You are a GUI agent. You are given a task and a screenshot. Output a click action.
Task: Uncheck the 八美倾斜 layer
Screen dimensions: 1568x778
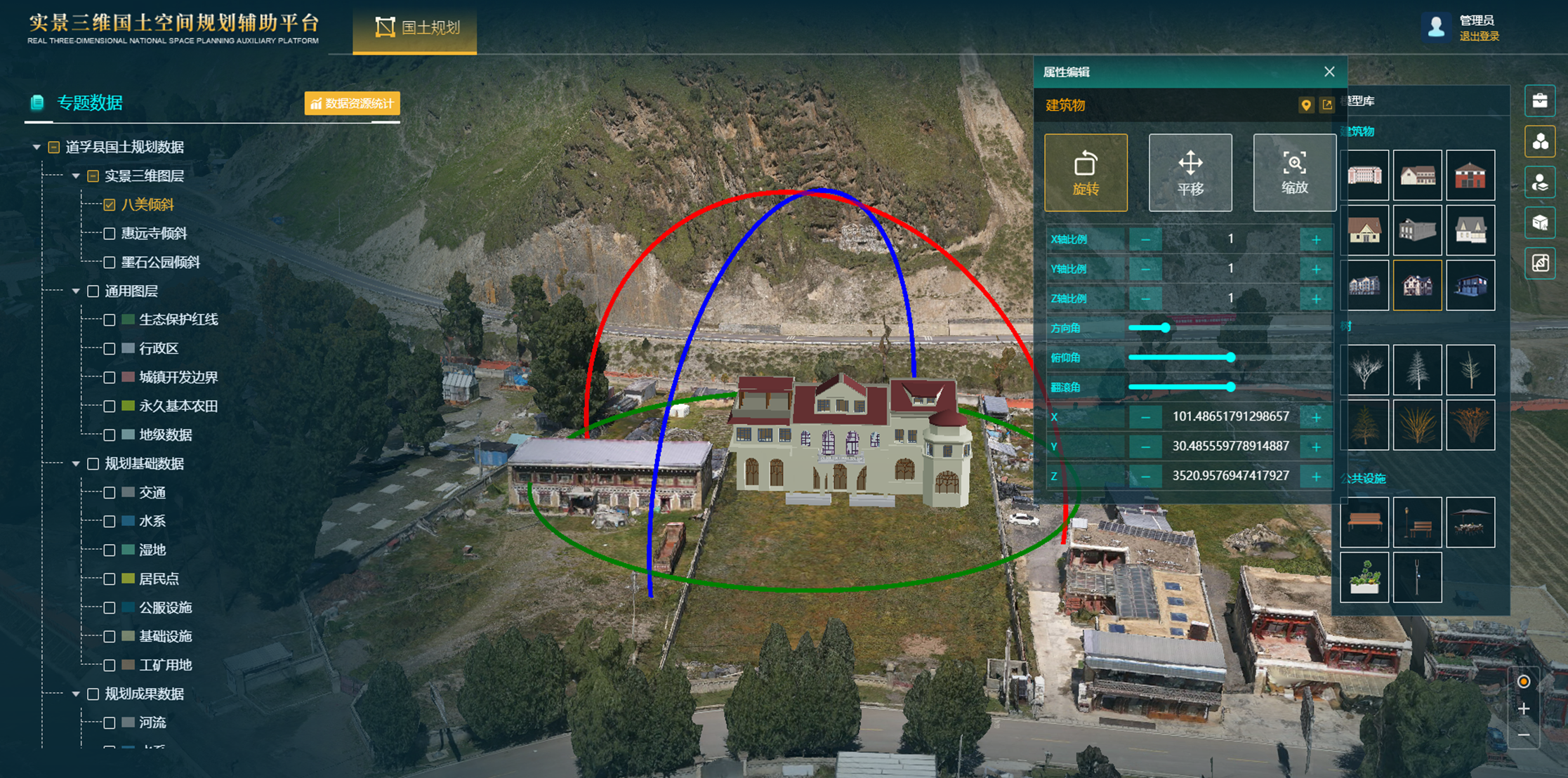[110, 205]
